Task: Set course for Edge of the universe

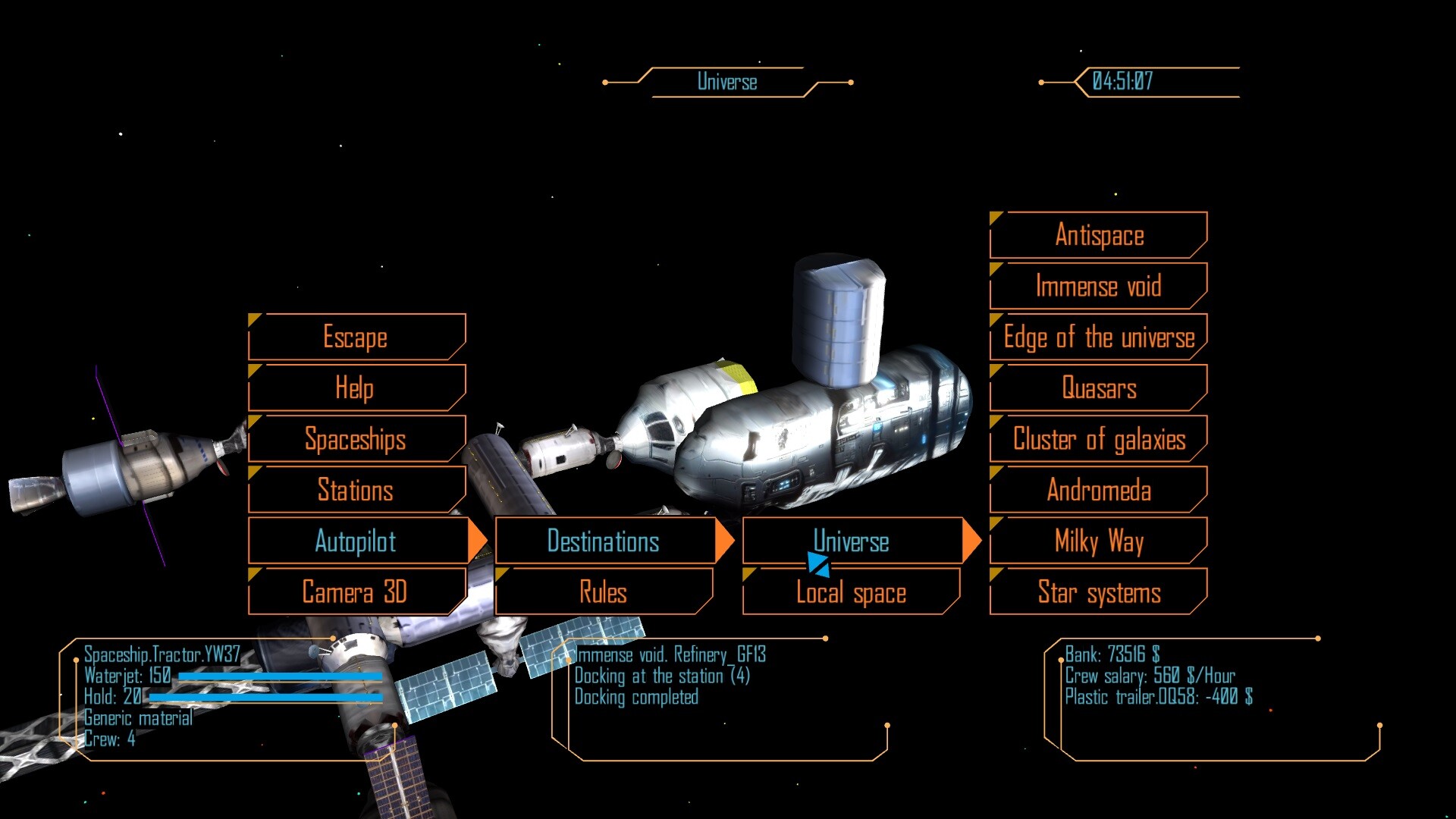Action: point(1099,337)
